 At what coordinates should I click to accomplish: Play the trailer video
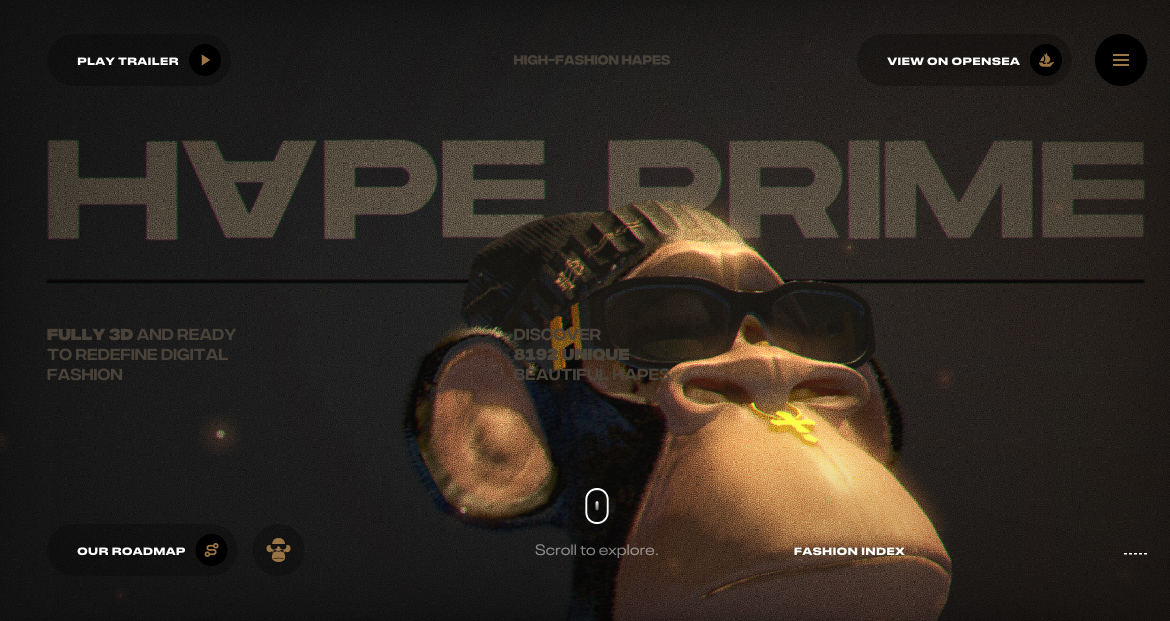tap(139, 61)
